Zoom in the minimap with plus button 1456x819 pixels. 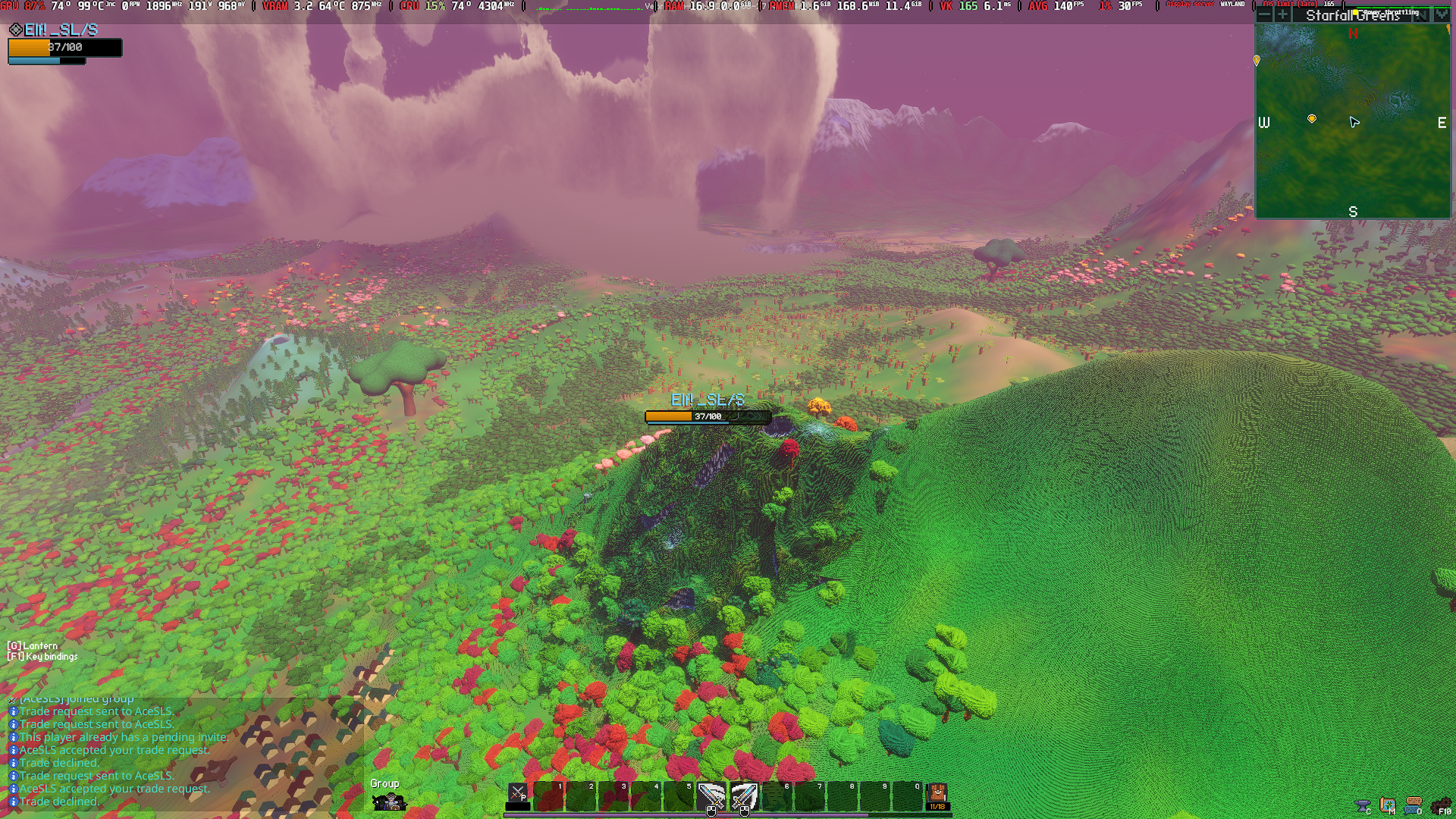[x=1282, y=15]
